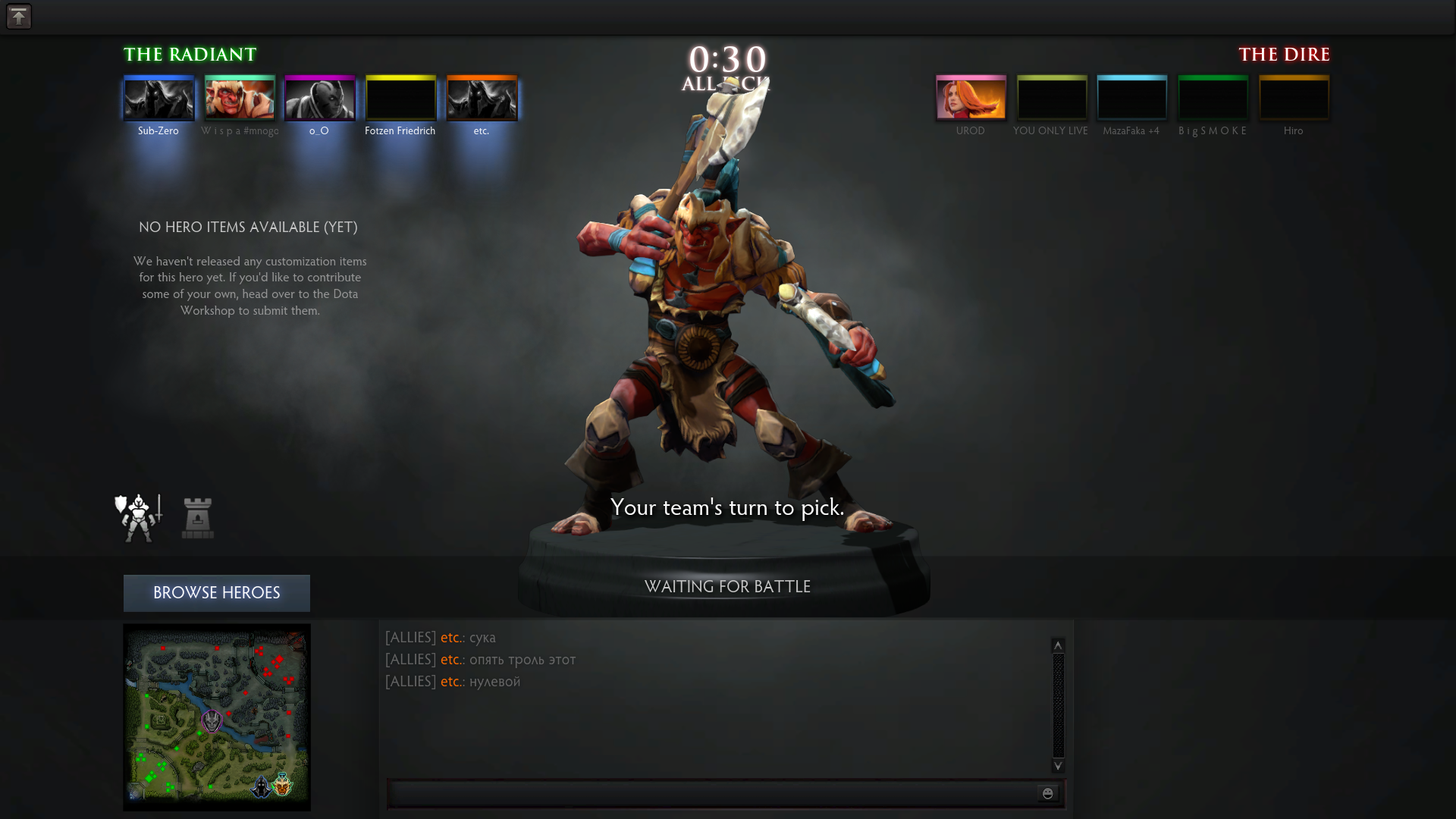Select the knight with shield icon
The height and width of the screenshot is (819, 1456).
[138, 518]
